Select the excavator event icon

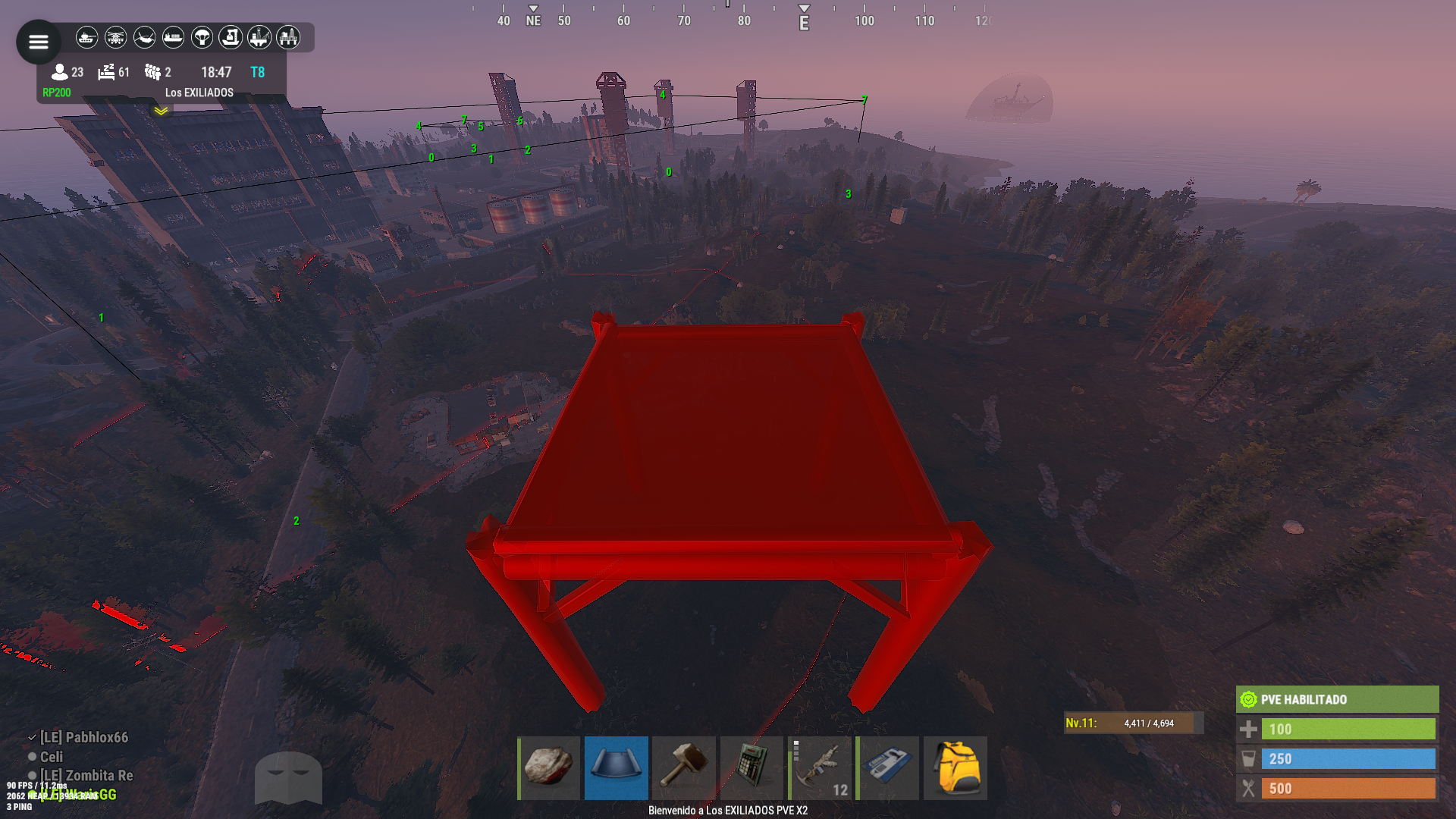[x=231, y=37]
